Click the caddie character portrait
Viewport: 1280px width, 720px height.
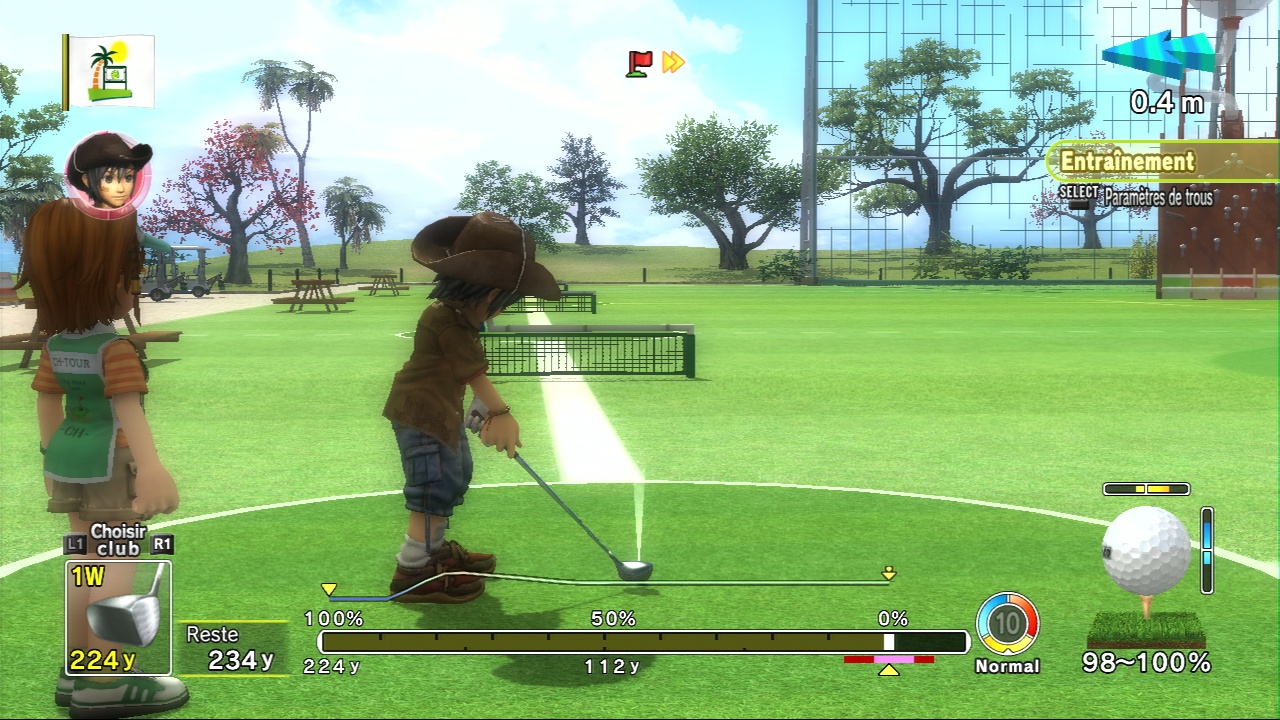pos(108,175)
